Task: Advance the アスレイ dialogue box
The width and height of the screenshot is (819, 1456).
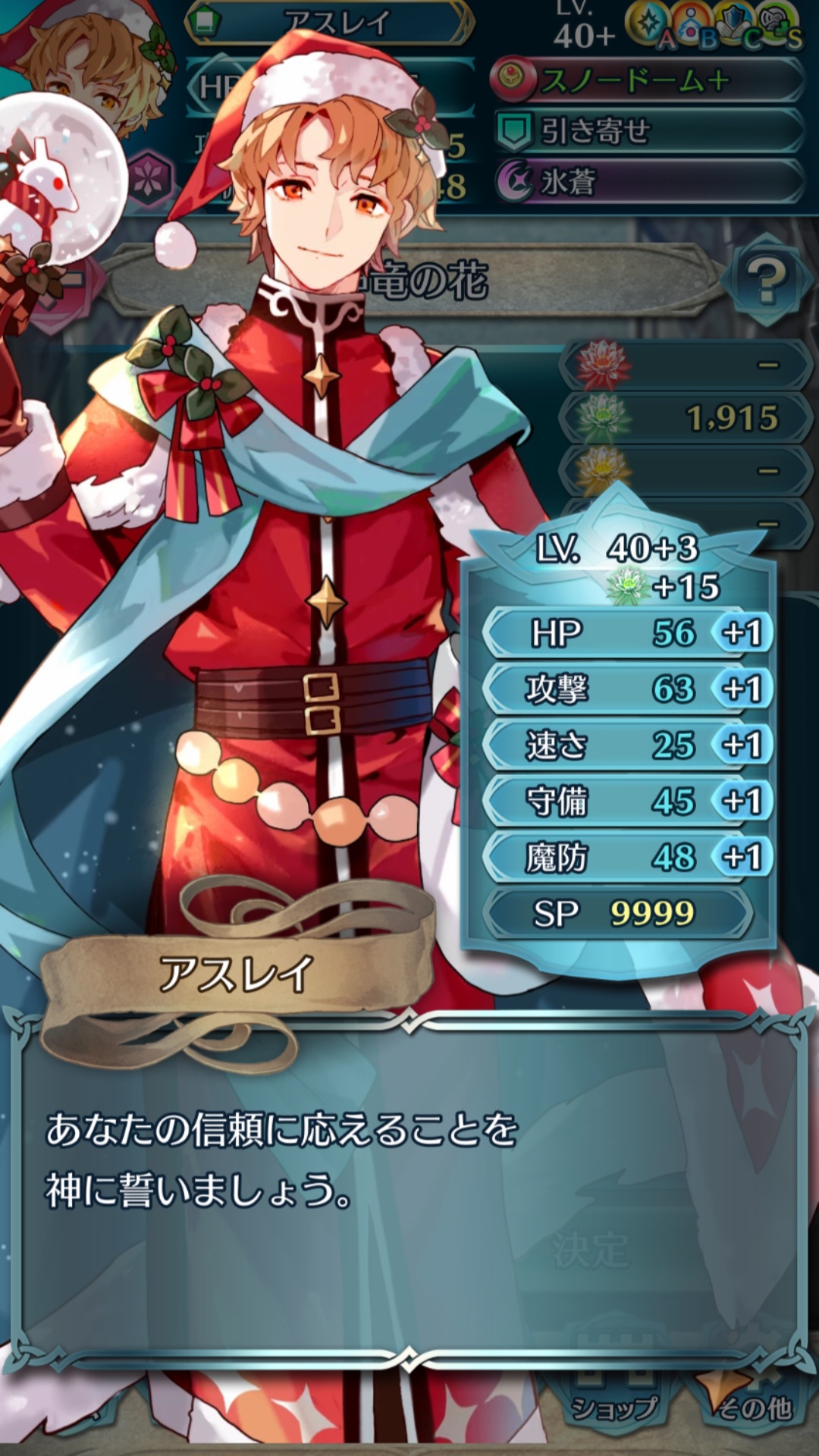Action: 409,1183
